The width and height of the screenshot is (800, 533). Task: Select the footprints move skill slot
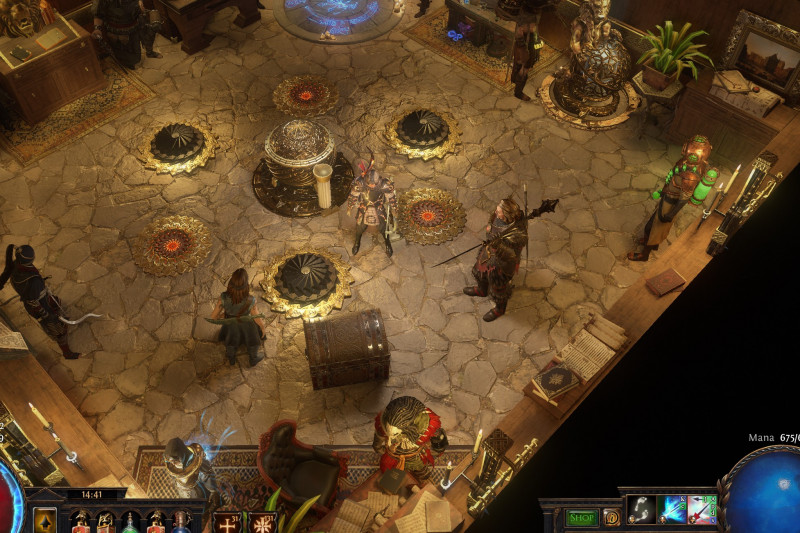click(641, 510)
